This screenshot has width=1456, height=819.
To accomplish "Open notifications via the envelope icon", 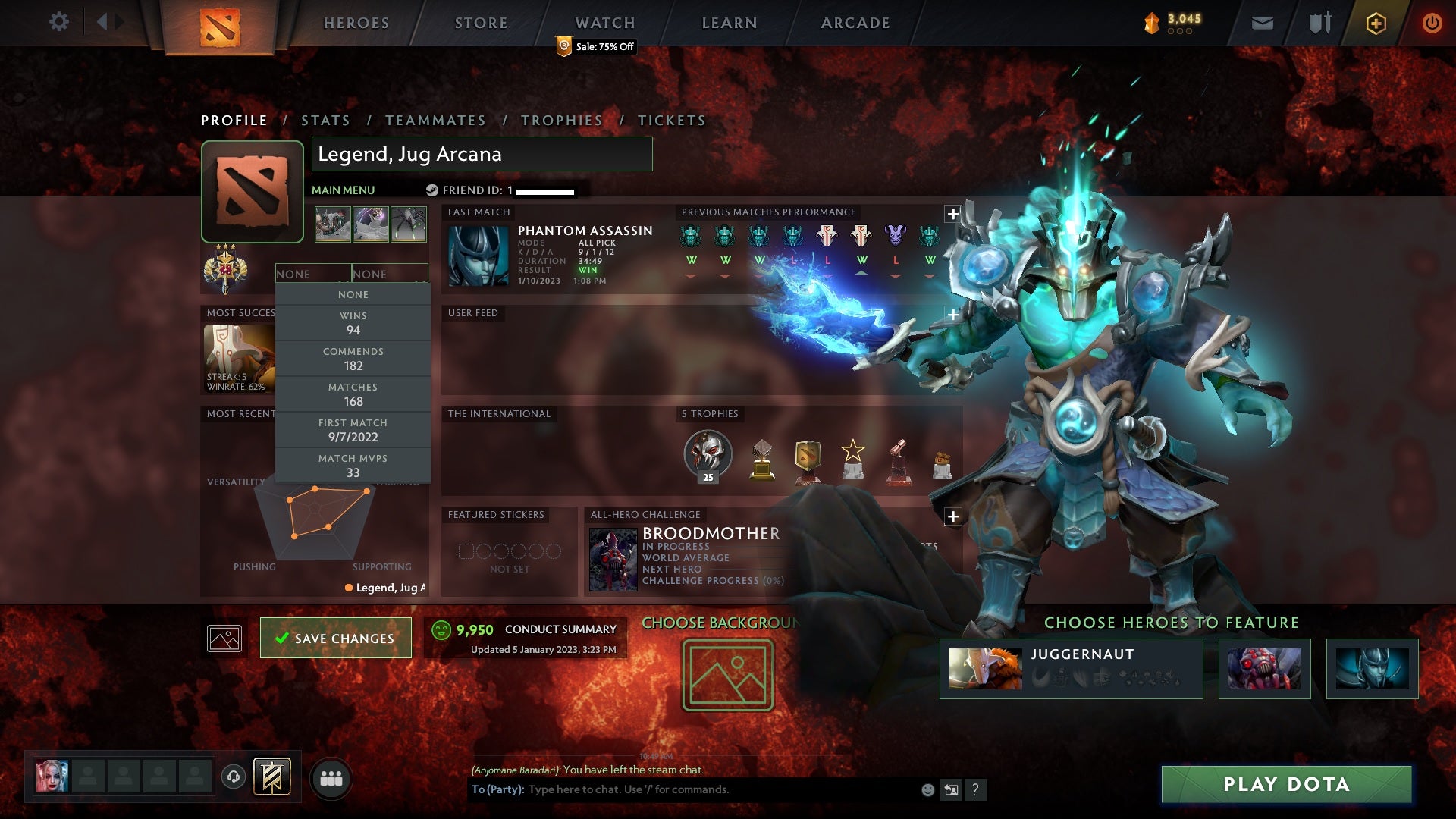I will (1262, 22).
